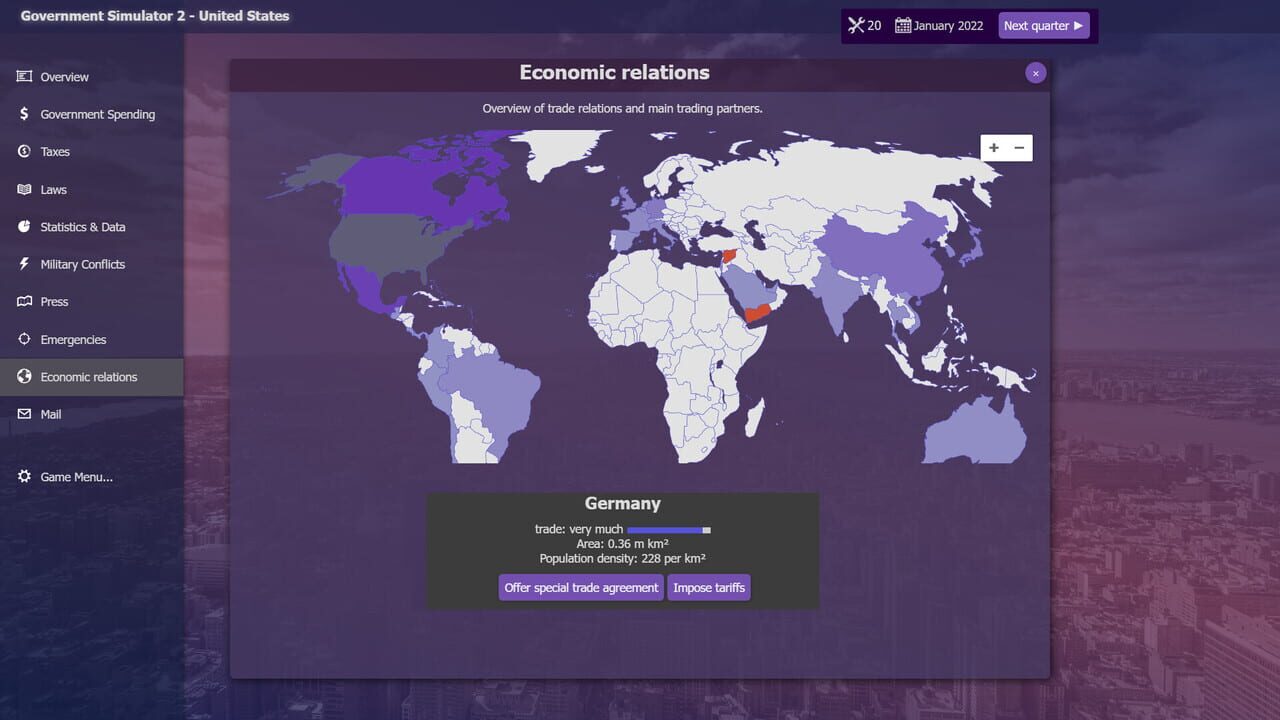
Task: Select the Military Conflicts lightning icon
Action: point(22,264)
